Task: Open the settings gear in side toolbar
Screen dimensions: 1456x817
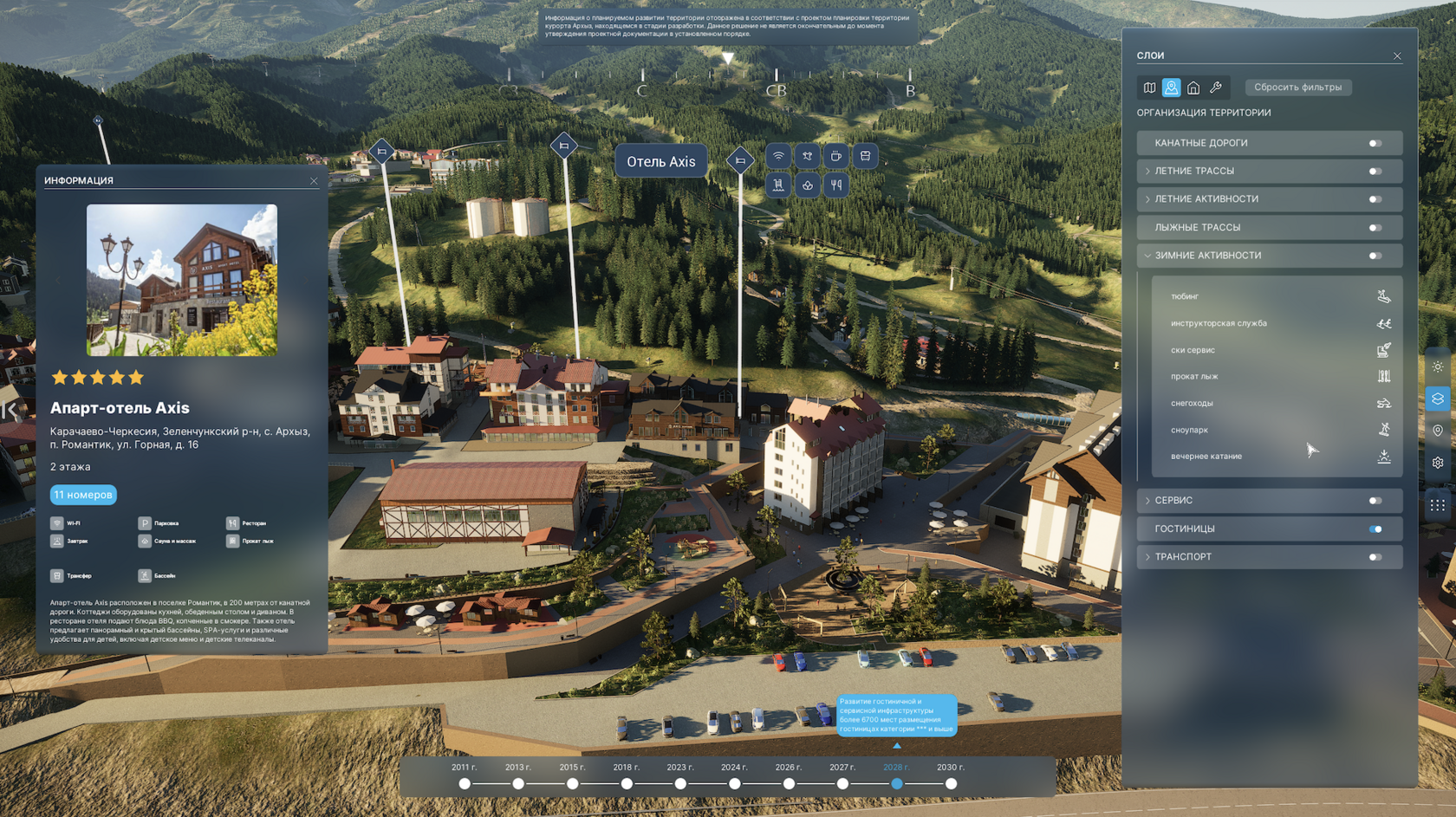Action: (1438, 463)
